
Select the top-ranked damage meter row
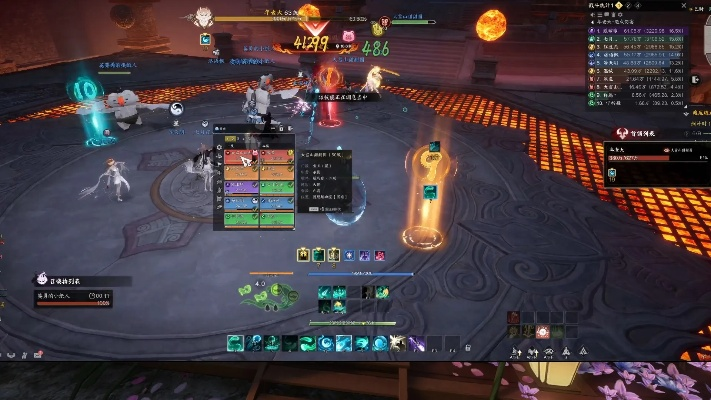click(x=650, y=32)
